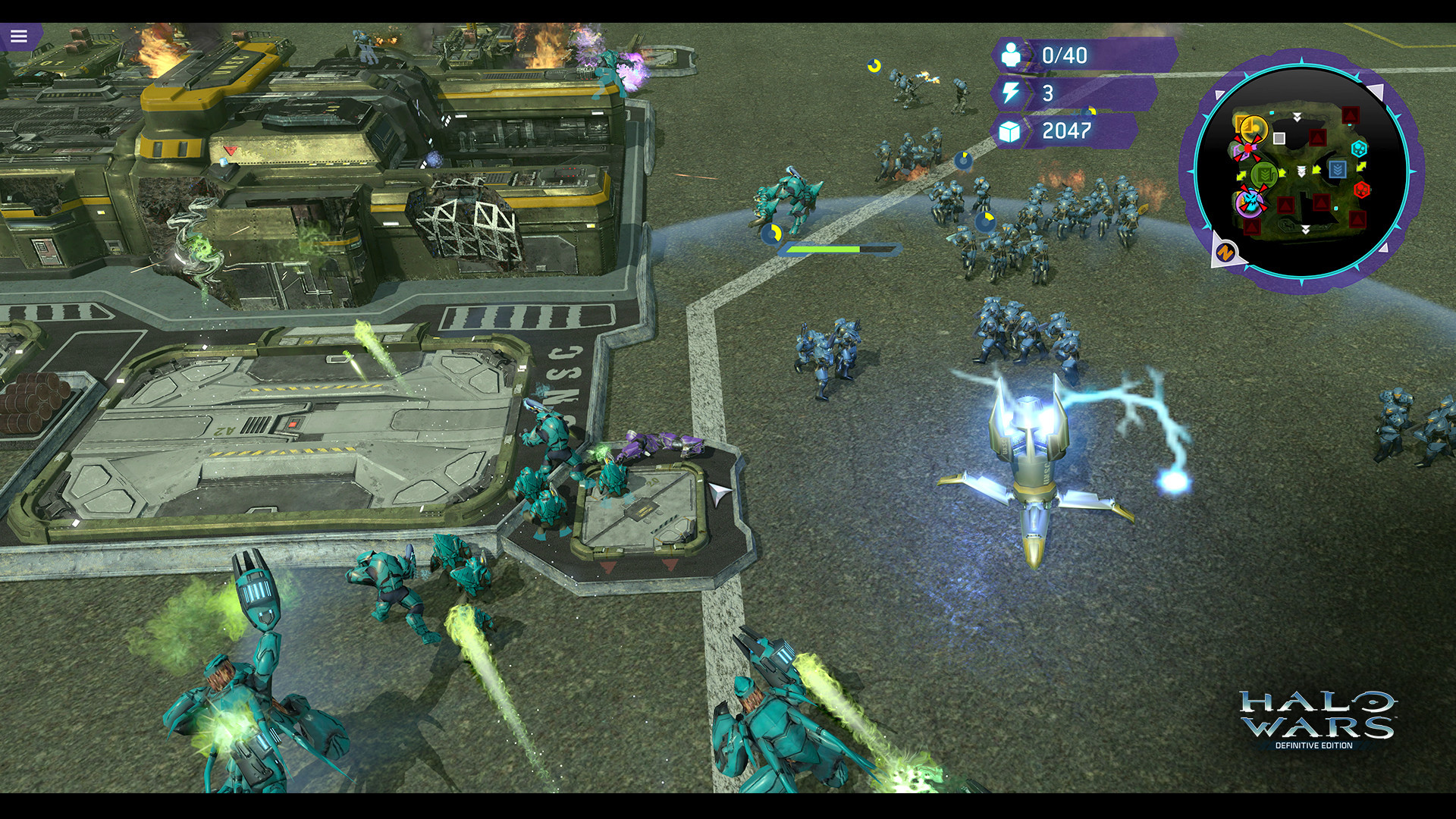Click the blue chevron objective marker on minimap
The height and width of the screenshot is (819, 1456).
[x=1338, y=169]
